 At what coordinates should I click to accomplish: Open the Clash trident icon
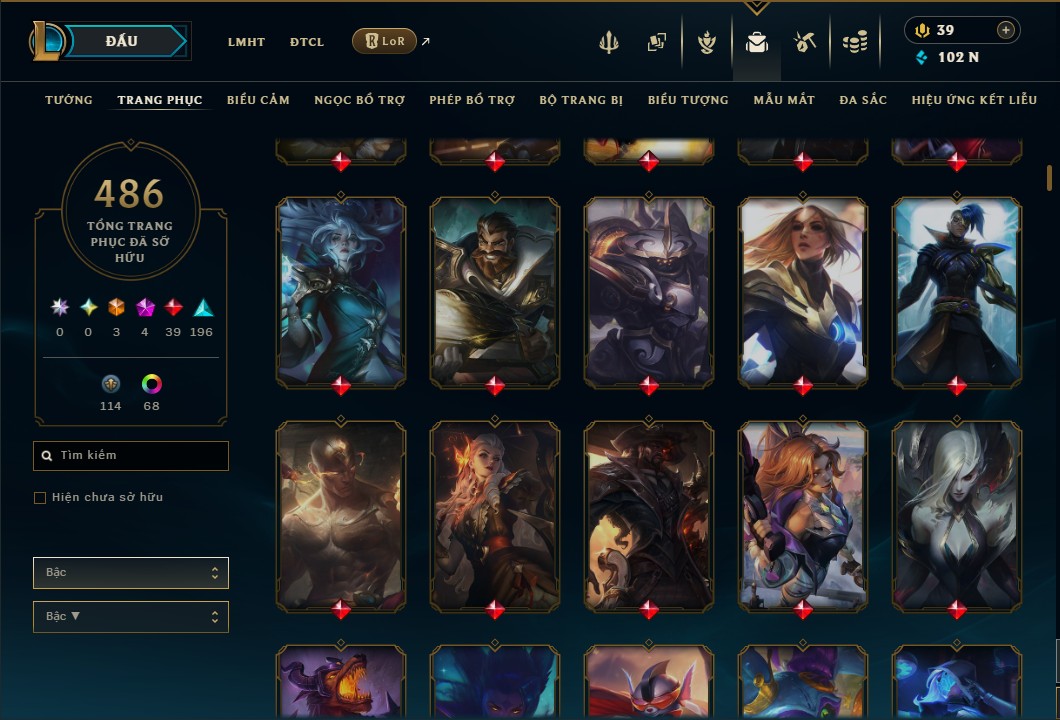(609, 42)
